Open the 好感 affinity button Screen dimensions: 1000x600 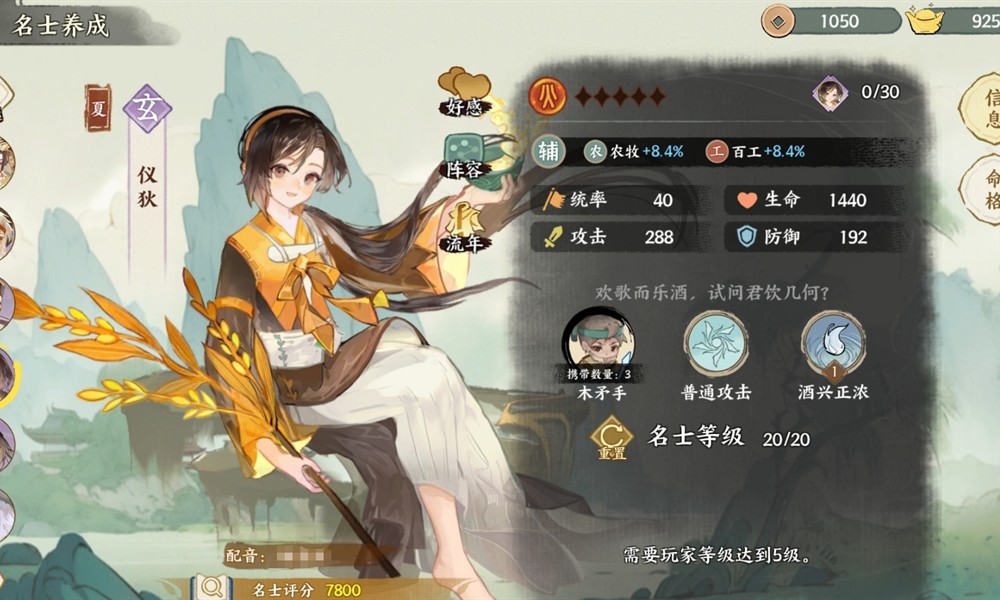(x=463, y=92)
